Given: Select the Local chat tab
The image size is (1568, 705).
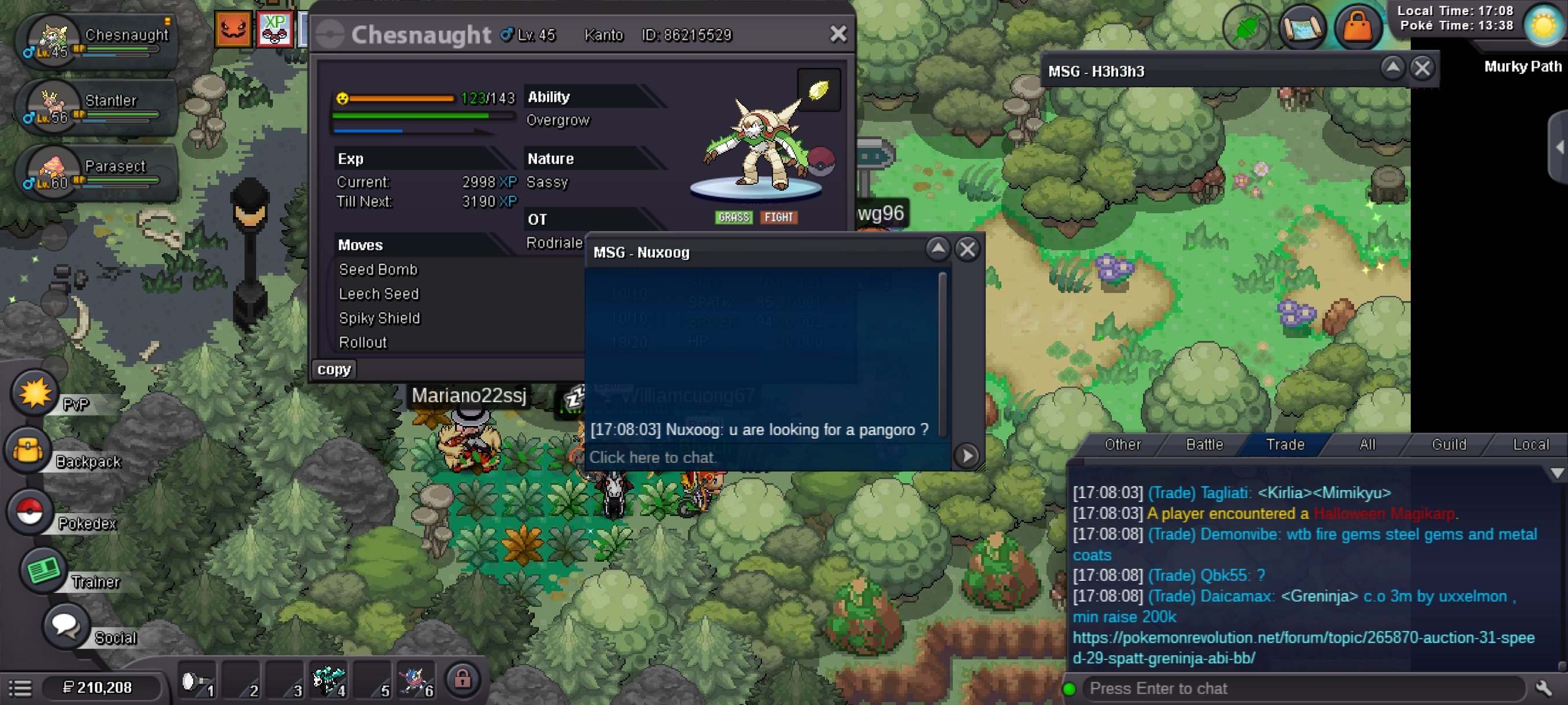Looking at the screenshot, I should coord(1530,444).
